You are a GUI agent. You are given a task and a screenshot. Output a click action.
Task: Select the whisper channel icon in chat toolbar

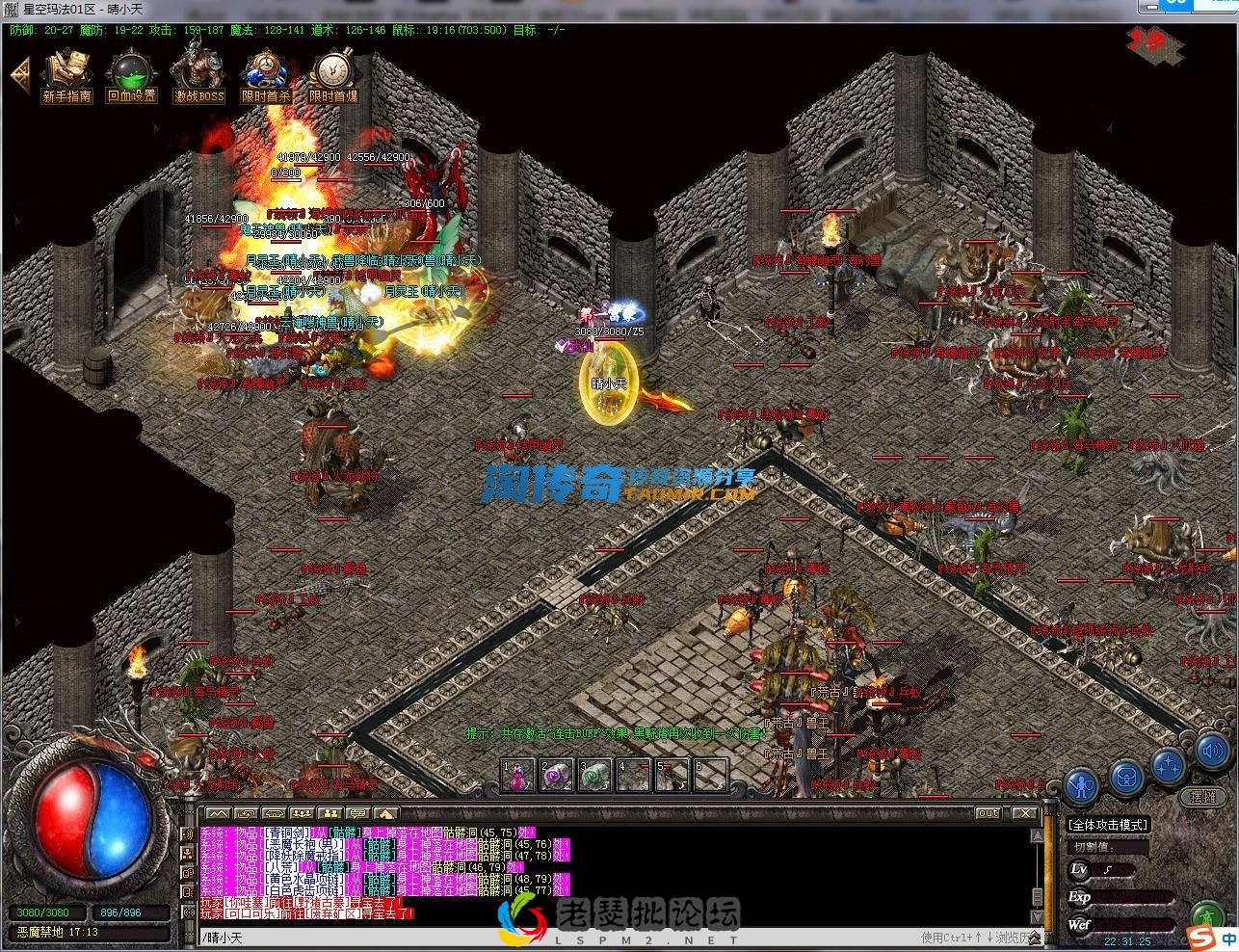(247, 813)
